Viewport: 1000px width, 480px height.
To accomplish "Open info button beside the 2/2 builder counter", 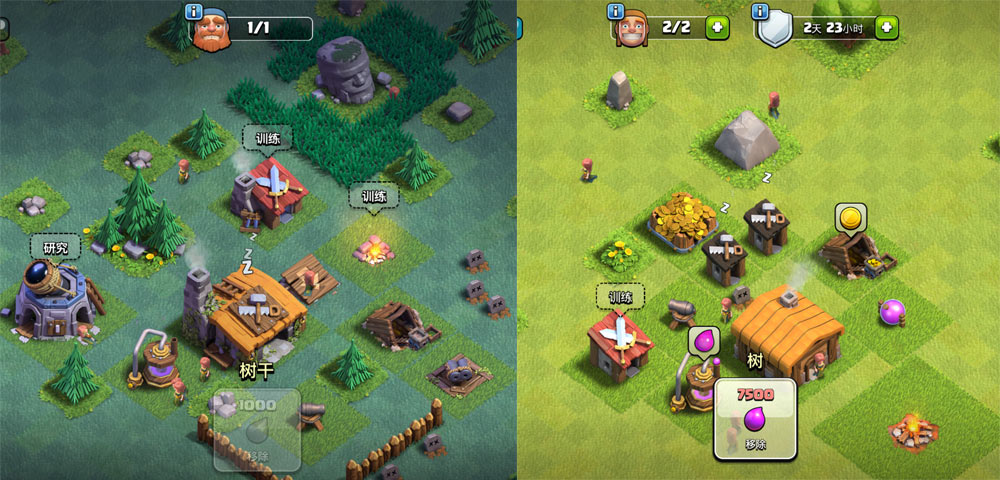I will [x=615, y=12].
